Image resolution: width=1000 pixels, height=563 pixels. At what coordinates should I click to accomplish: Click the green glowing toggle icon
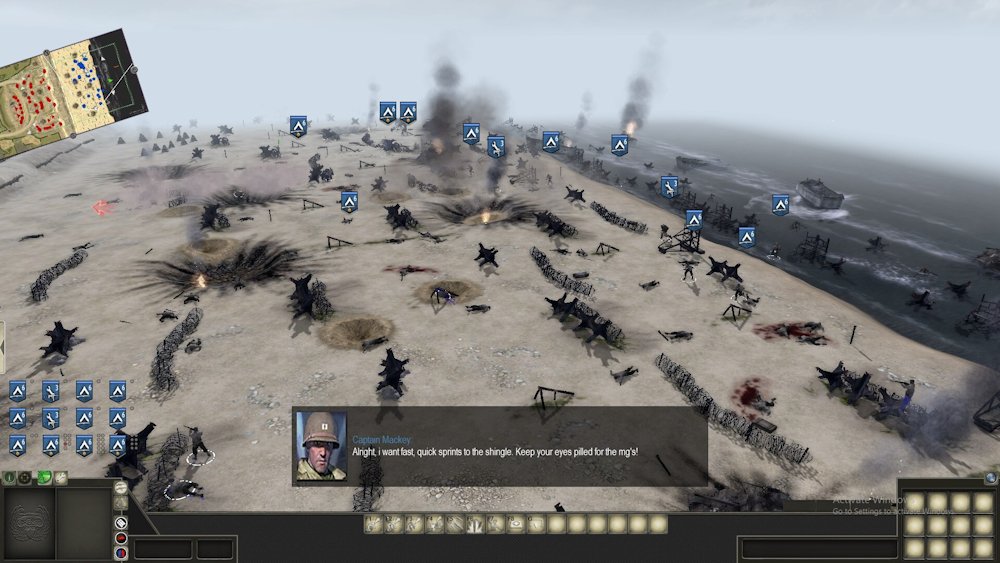pos(44,478)
